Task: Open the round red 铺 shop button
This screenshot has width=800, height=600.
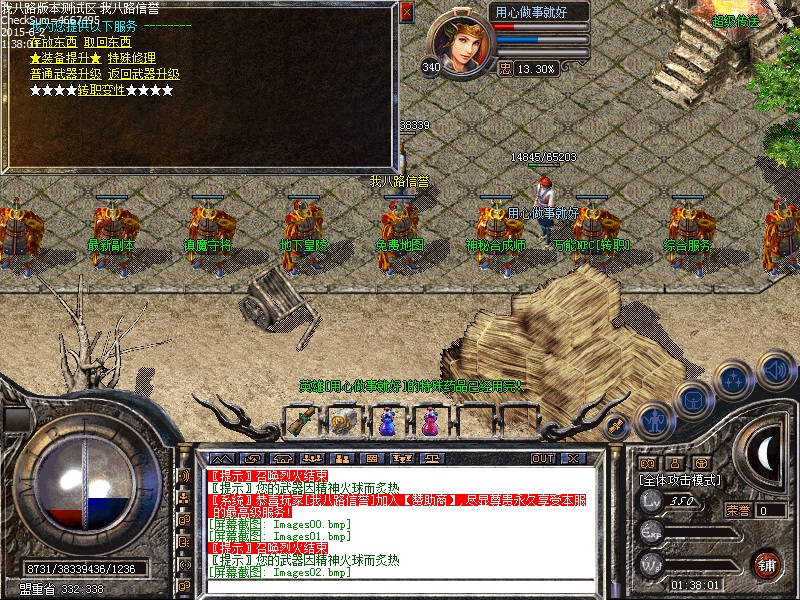Action: (766, 564)
